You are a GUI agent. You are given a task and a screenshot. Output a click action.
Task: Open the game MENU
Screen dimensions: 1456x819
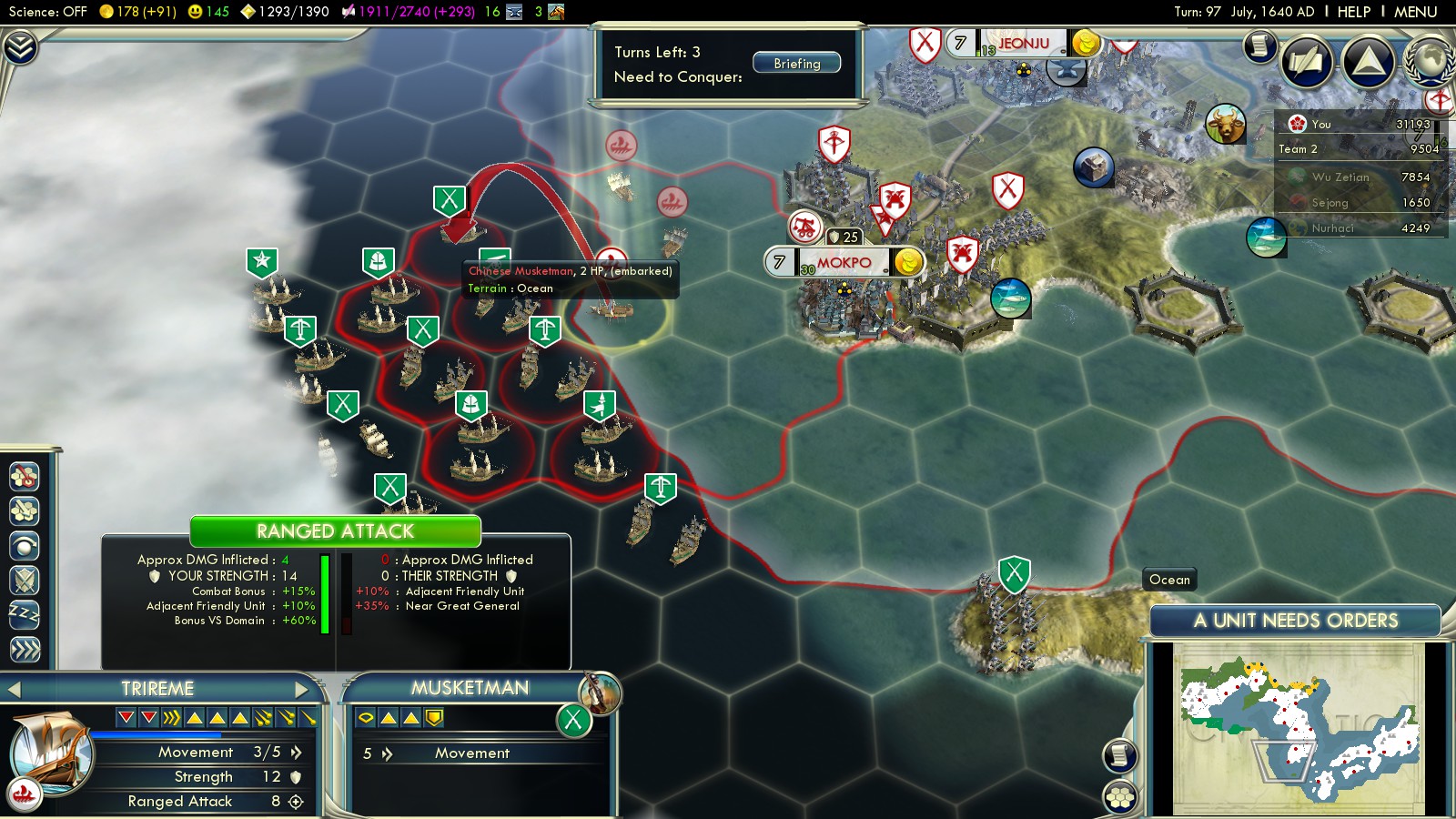pyautogui.click(x=1415, y=12)
